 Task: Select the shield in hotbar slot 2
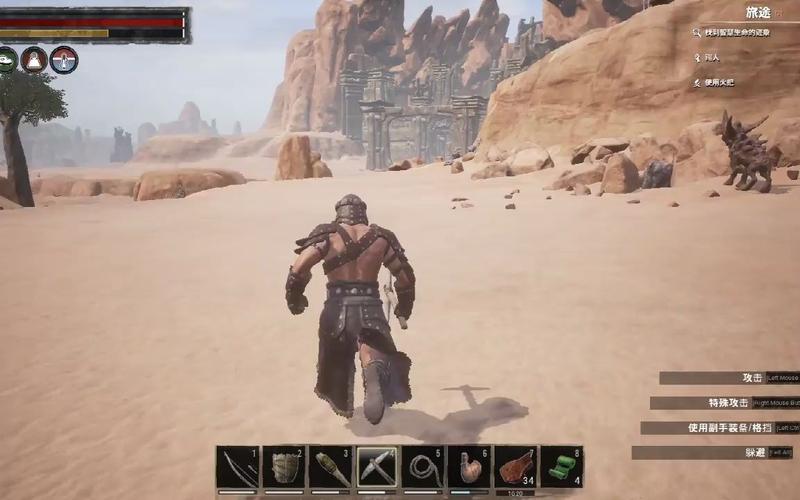tap(284, 467)
